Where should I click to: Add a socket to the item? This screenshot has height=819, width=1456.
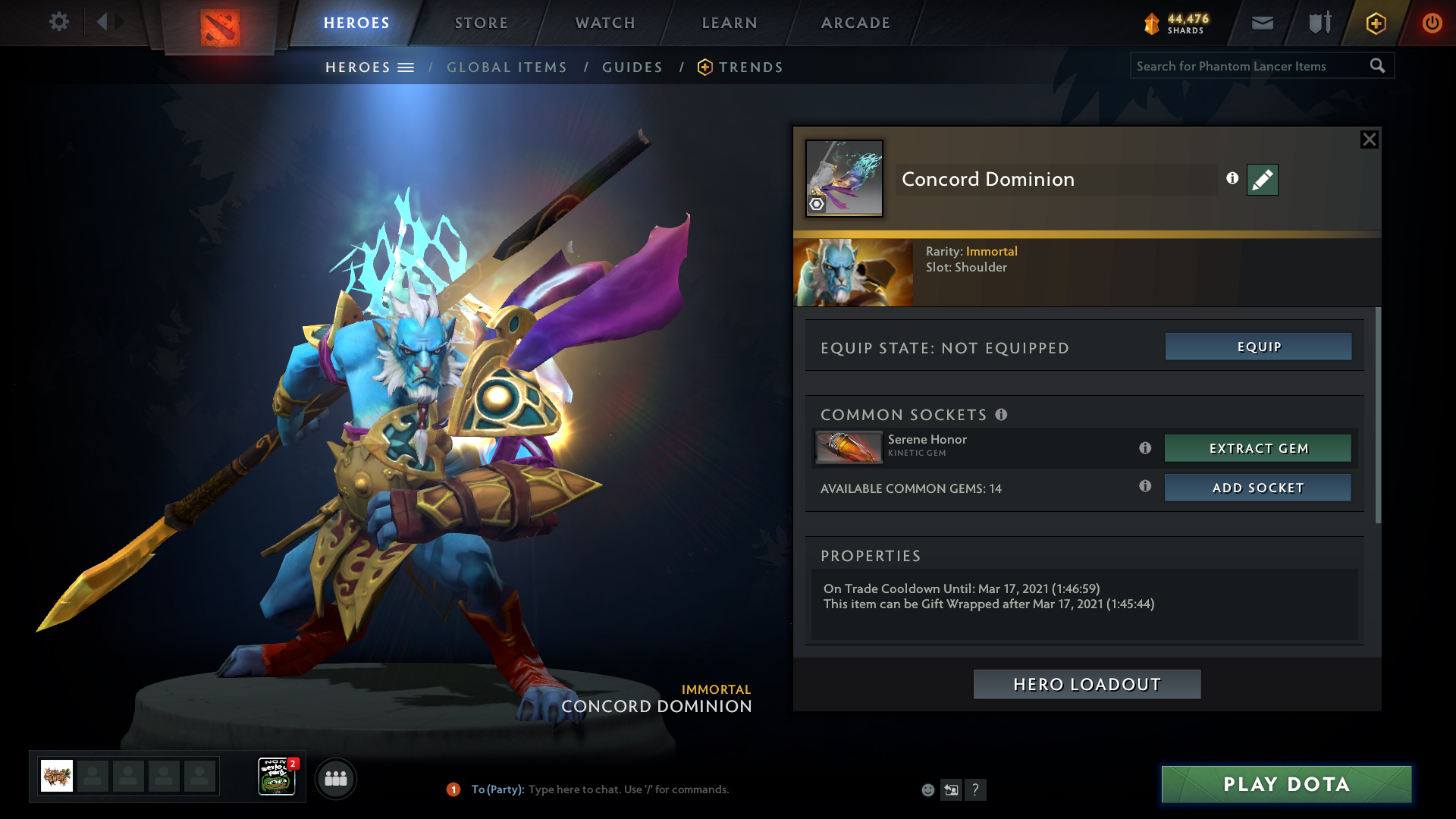[1258, 488]
